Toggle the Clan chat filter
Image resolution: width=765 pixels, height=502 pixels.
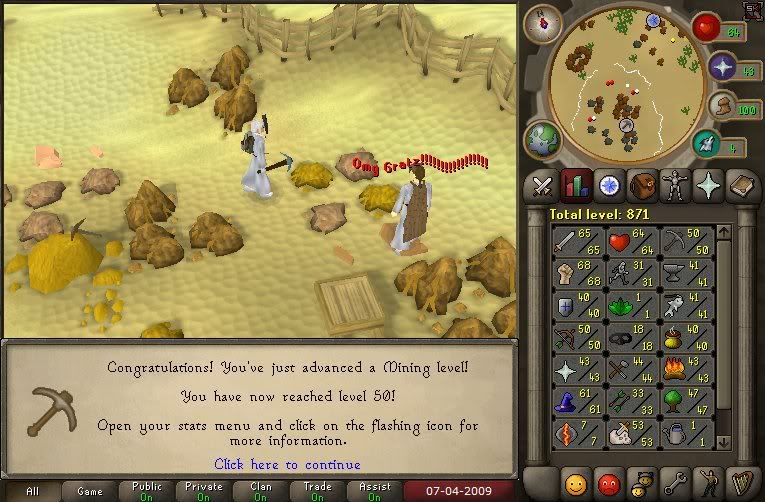260,491
